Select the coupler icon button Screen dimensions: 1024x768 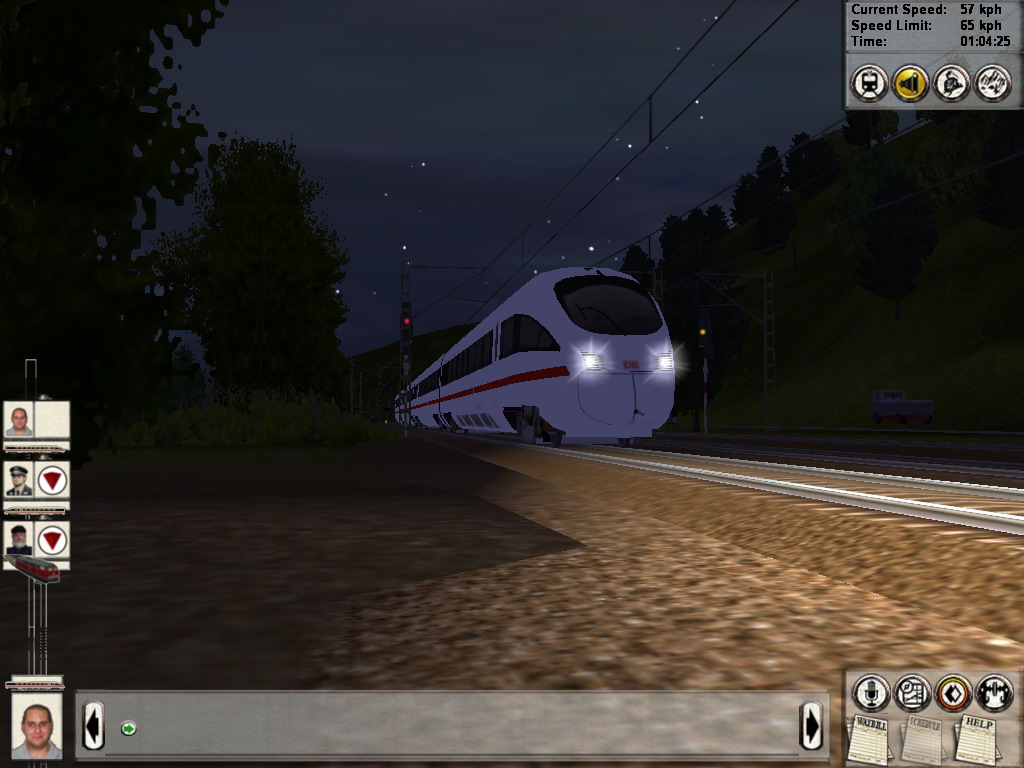click(x=994, y=692)
